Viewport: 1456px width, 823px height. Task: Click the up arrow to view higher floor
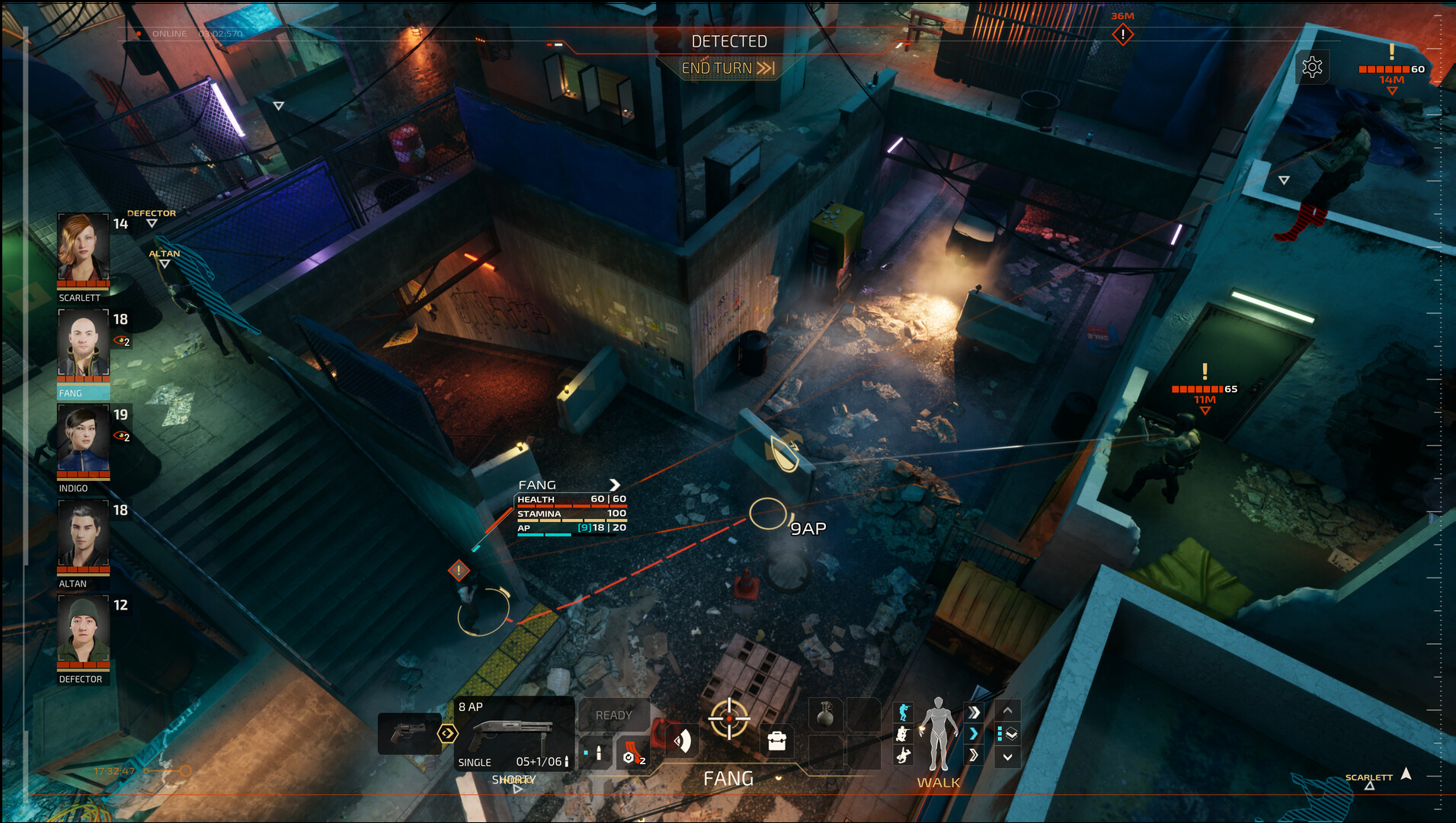[1006, 712]
